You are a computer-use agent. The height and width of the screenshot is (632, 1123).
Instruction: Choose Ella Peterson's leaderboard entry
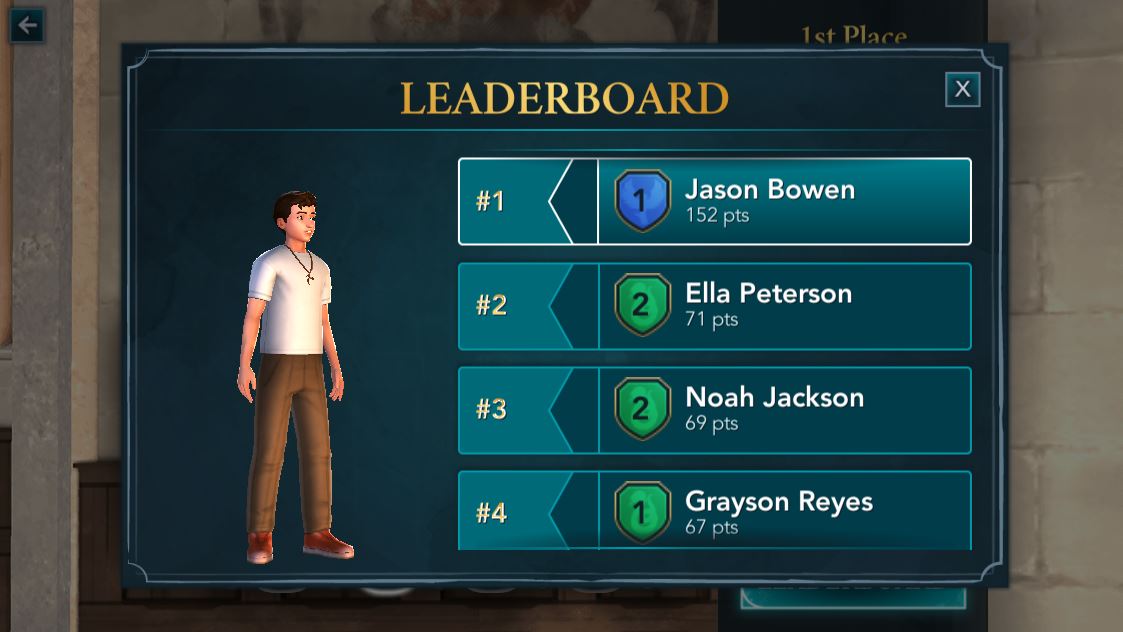[714, 306]
